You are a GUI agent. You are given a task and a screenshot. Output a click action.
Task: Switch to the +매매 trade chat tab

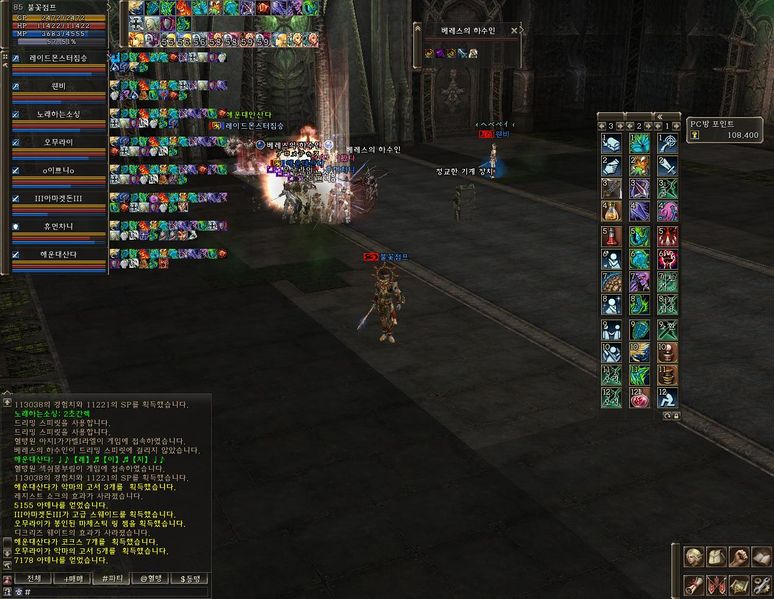(73, 578)
